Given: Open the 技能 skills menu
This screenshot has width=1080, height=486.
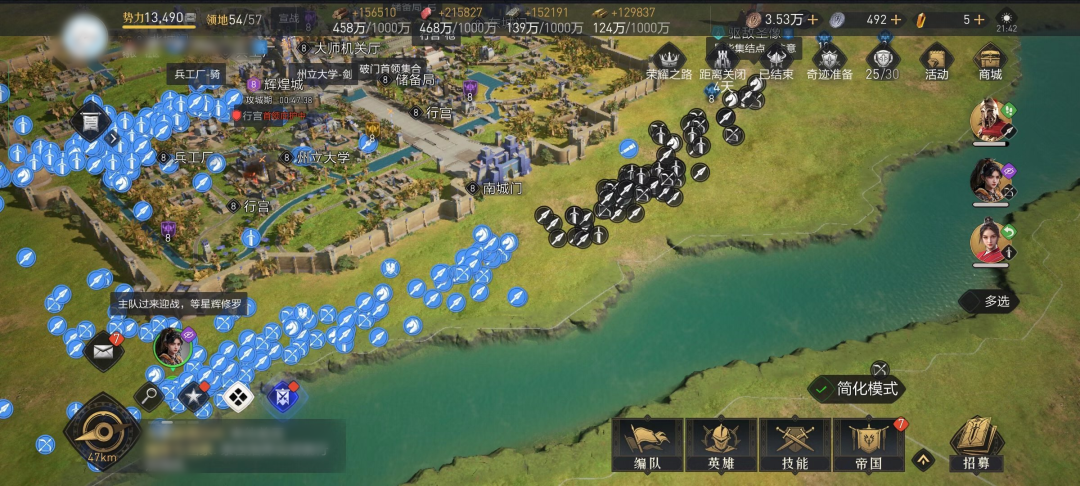Looking at the screenshot, I should click(x=793, y=443).
